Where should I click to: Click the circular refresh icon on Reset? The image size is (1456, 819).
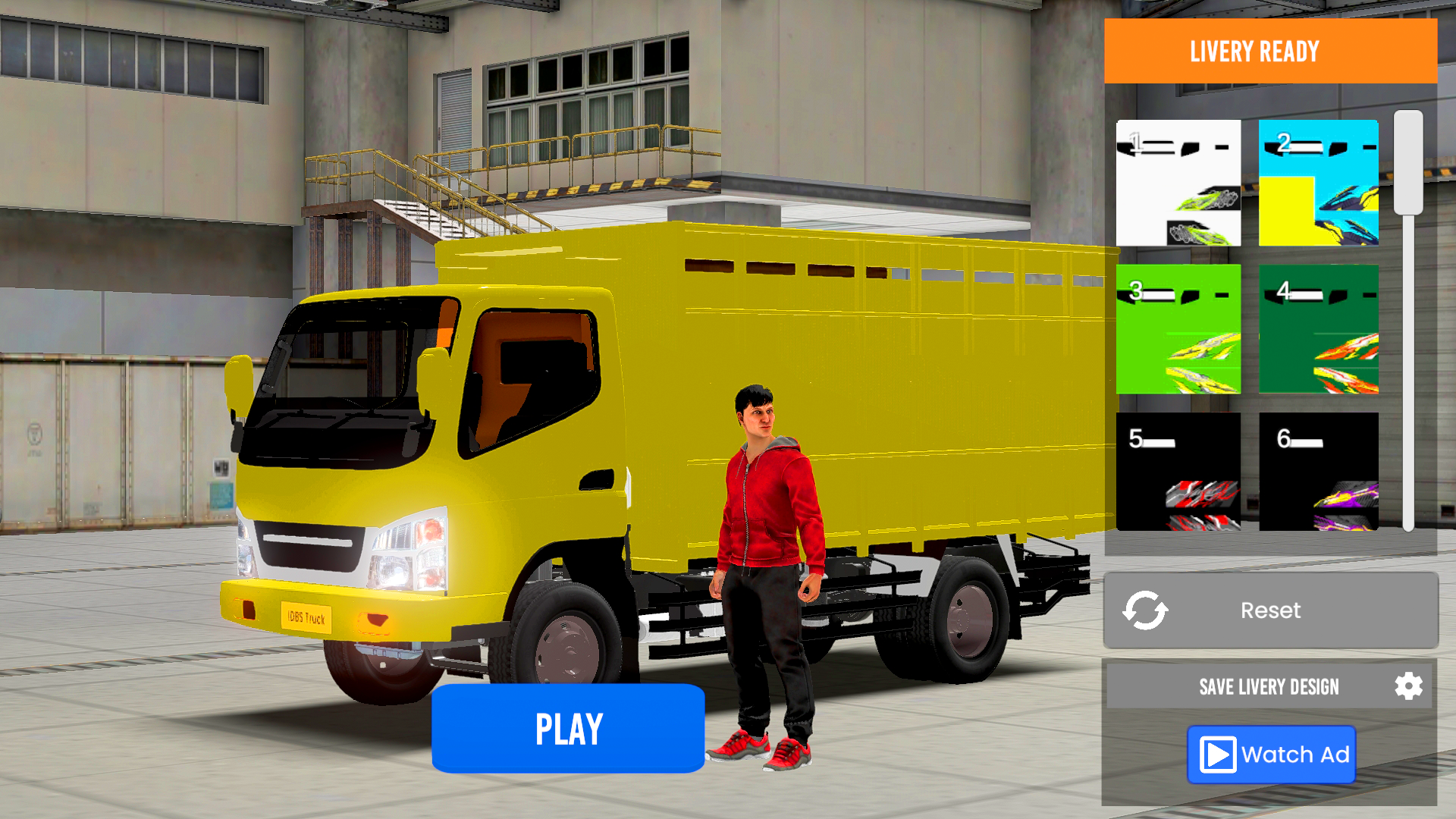pos(1147,610)
